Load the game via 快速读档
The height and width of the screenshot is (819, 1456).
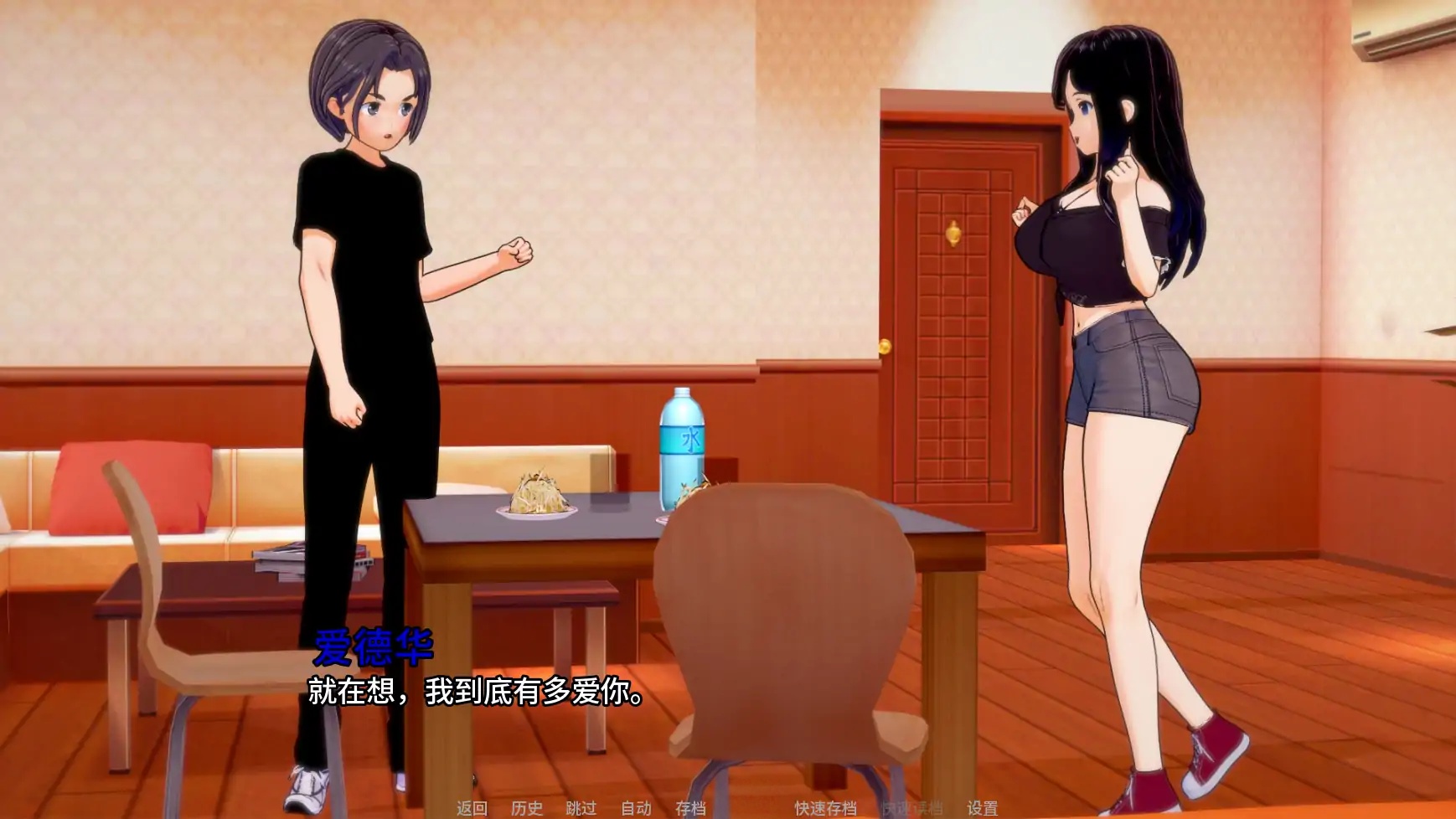pos(911,811)
